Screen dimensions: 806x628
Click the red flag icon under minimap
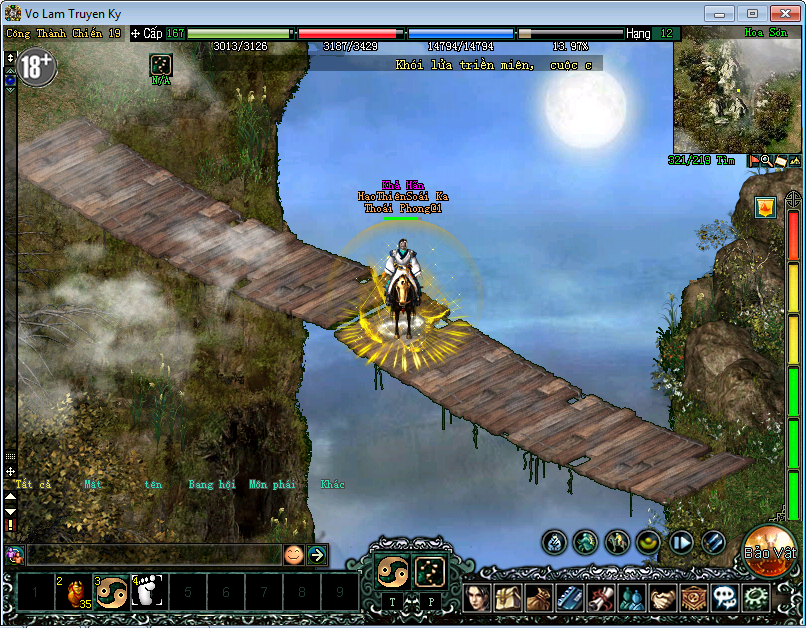pyautogui.click(x=753, y=160)
